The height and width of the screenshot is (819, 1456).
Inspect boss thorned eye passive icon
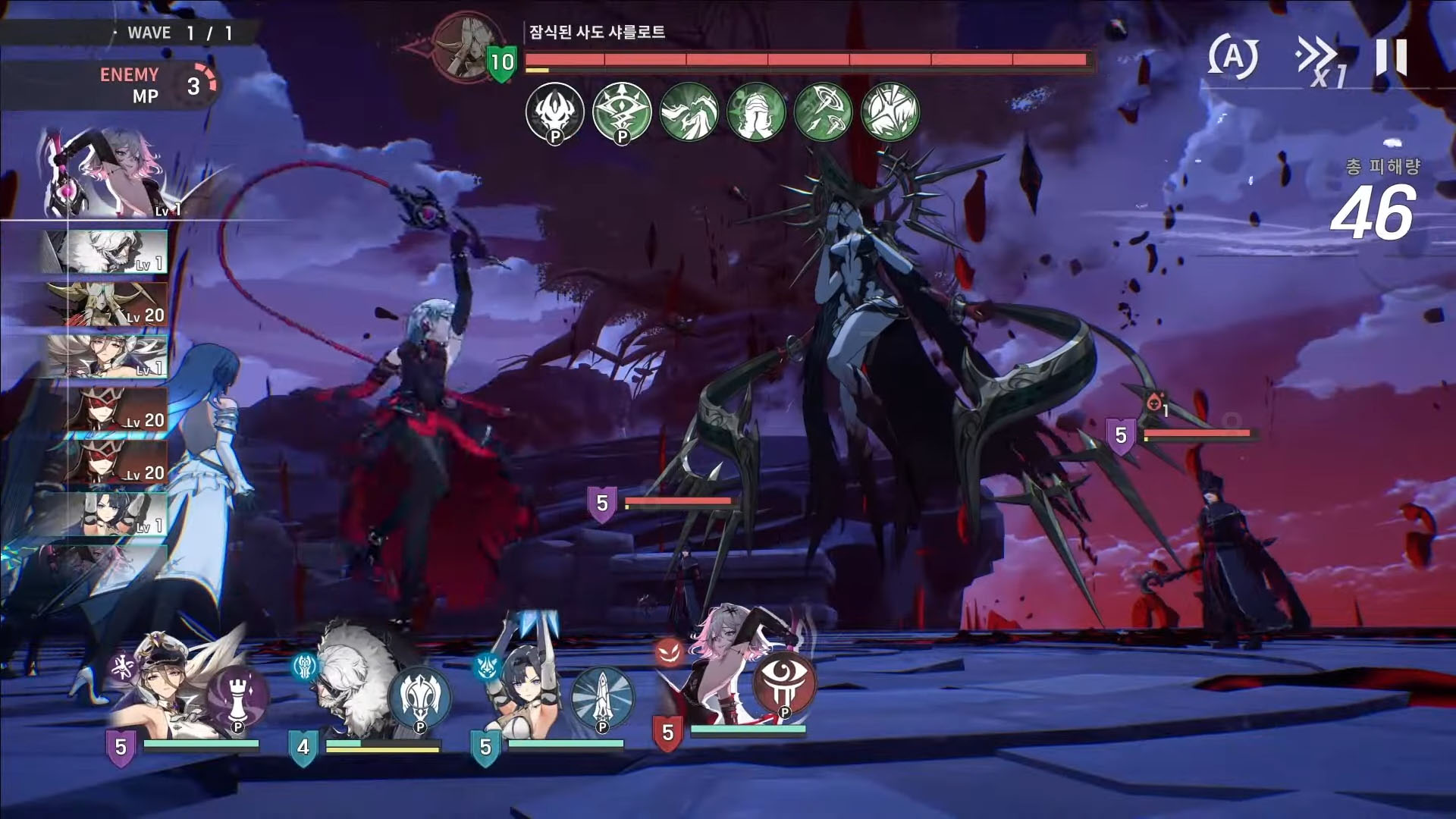point(622,112)
